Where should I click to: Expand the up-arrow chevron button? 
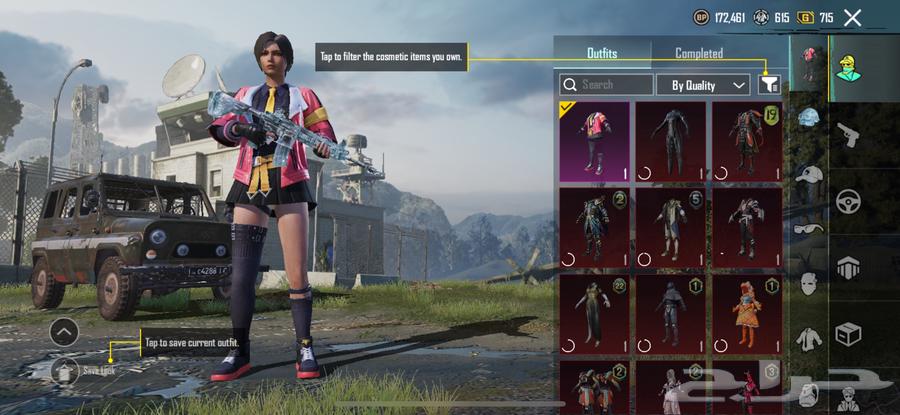64,331
